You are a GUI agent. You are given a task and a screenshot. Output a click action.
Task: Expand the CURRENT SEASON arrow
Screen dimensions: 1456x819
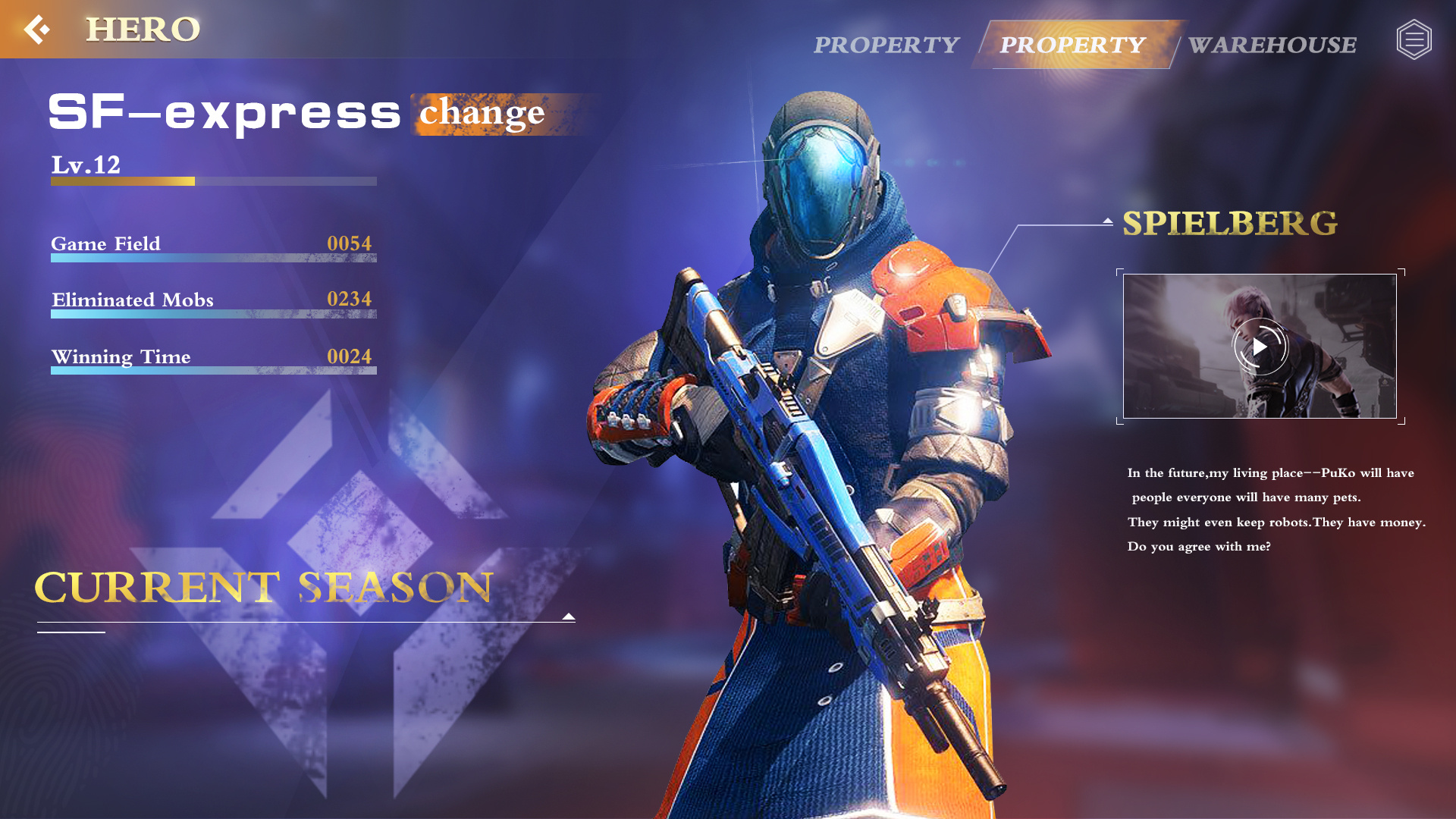(x=569, y=617)
